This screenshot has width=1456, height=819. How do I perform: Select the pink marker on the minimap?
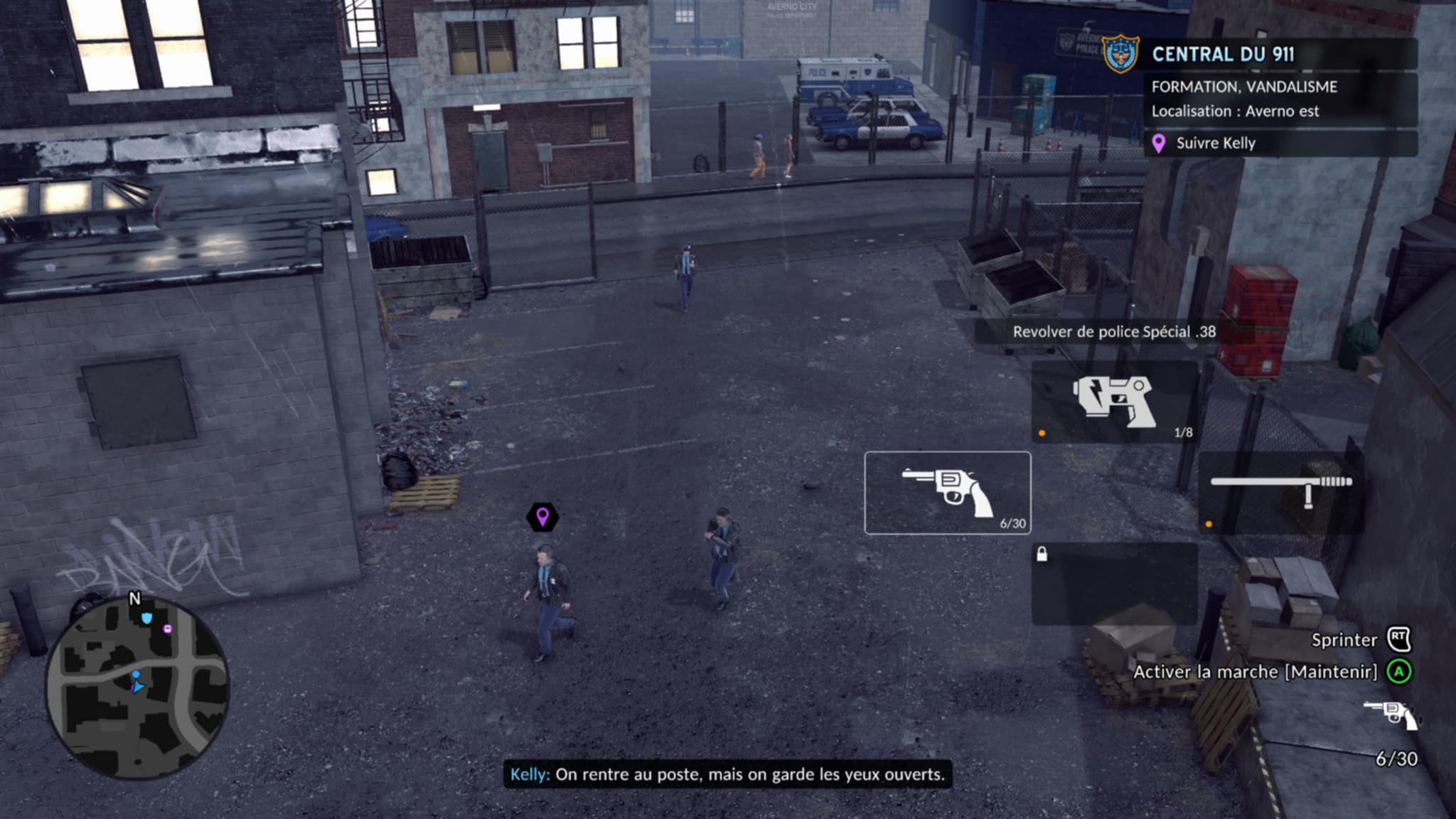click(x=168, y=628)
